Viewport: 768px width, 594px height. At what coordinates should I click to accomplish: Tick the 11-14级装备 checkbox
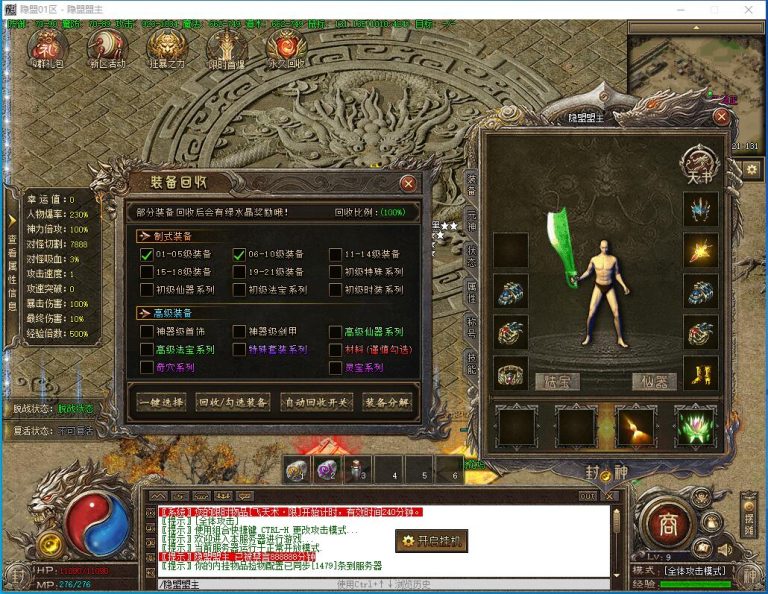tap(335, 255)
